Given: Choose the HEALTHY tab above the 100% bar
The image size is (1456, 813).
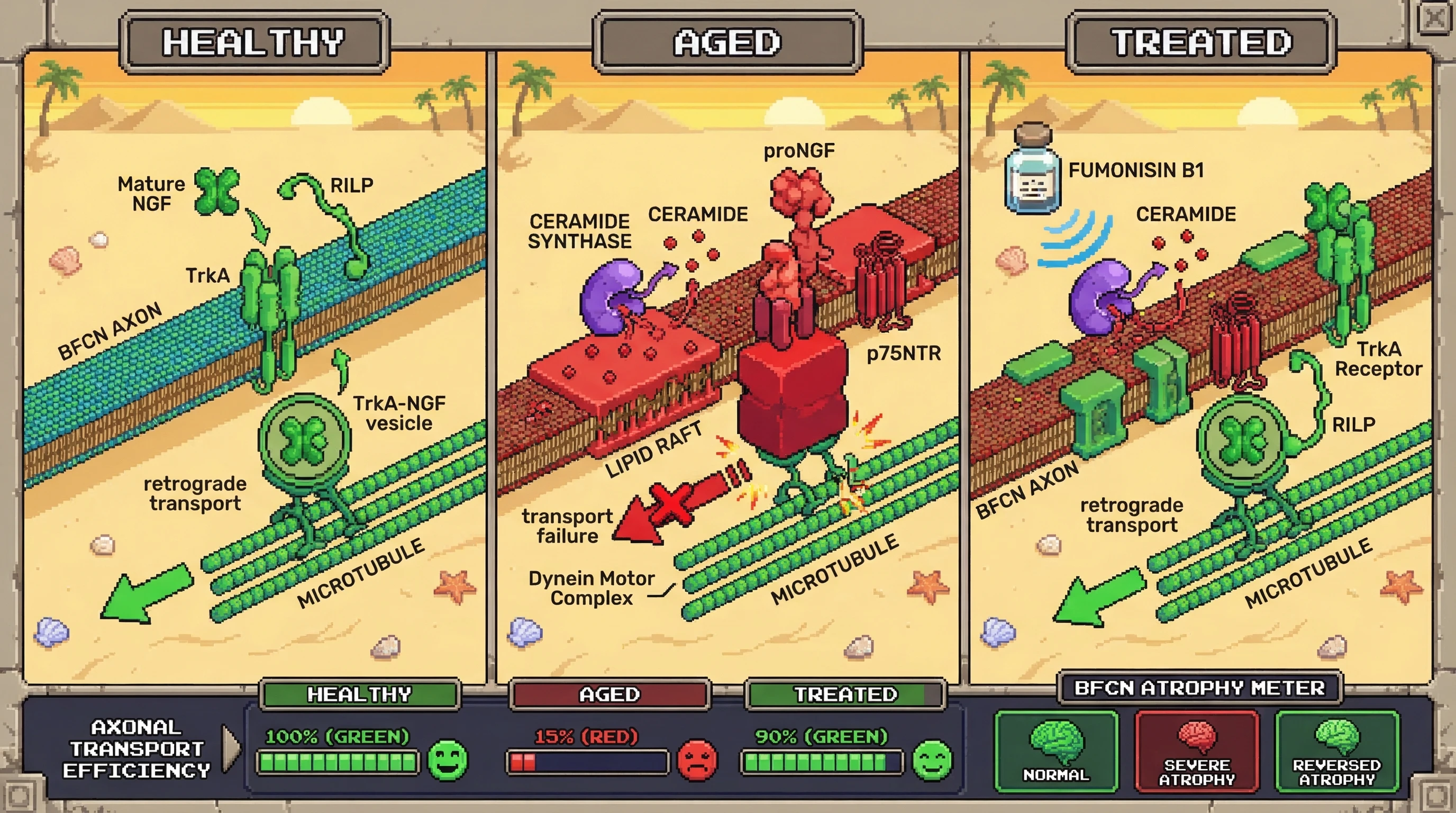Looking at the screenshot, I should click(x=359, y=694).
